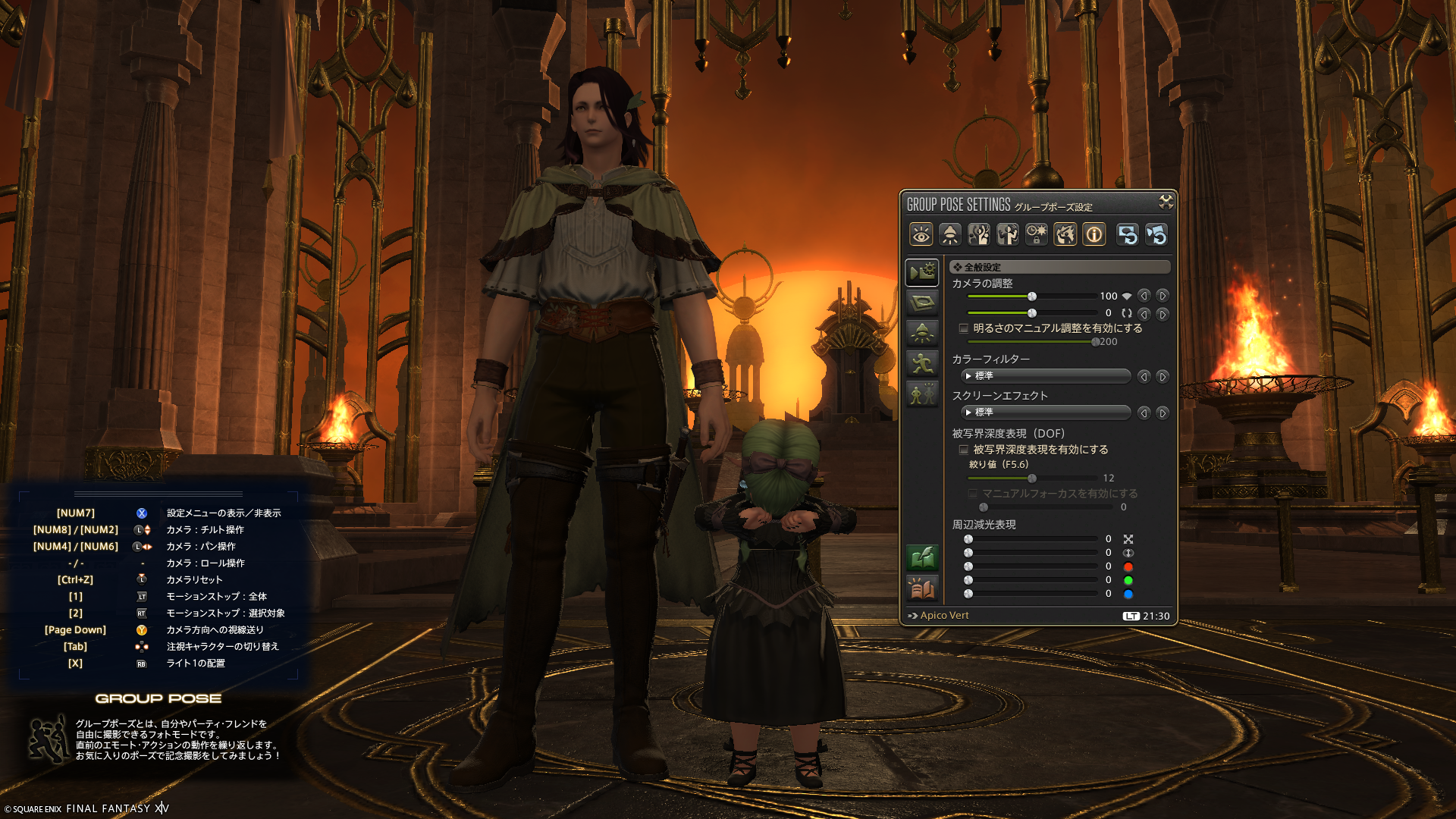
Task: Click the camera zoom slider at value 100
Action: pyautogui.click(x=1032, y=297)
